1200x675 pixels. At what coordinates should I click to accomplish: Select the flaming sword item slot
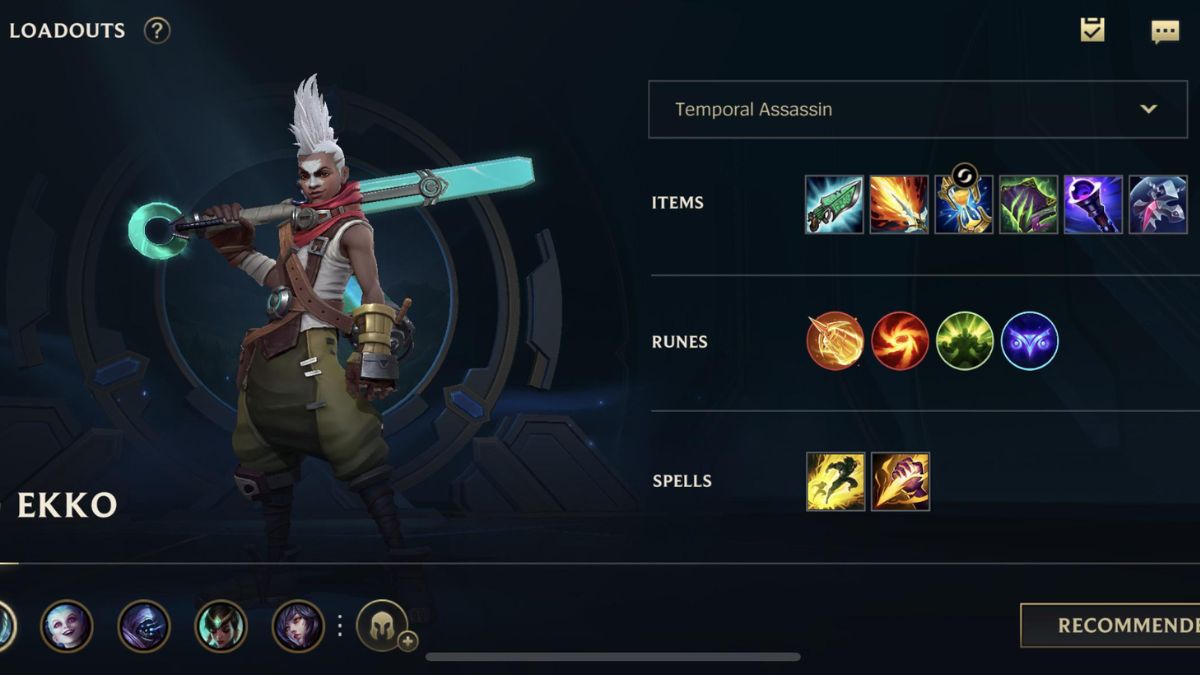tap(899, 204)
